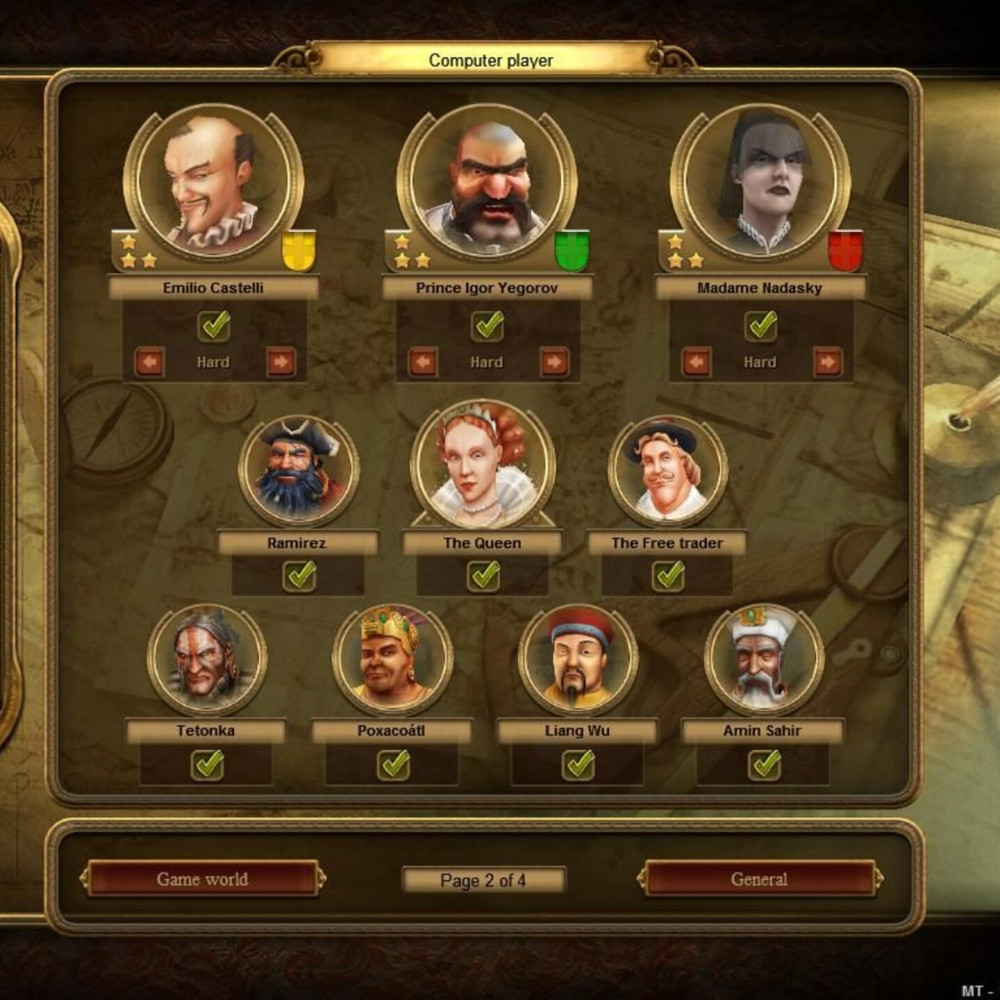This screenshot has width=1000, height=1000.
Task: Disable the Ramirez pirate checkbox
Action: coord(299,575)
